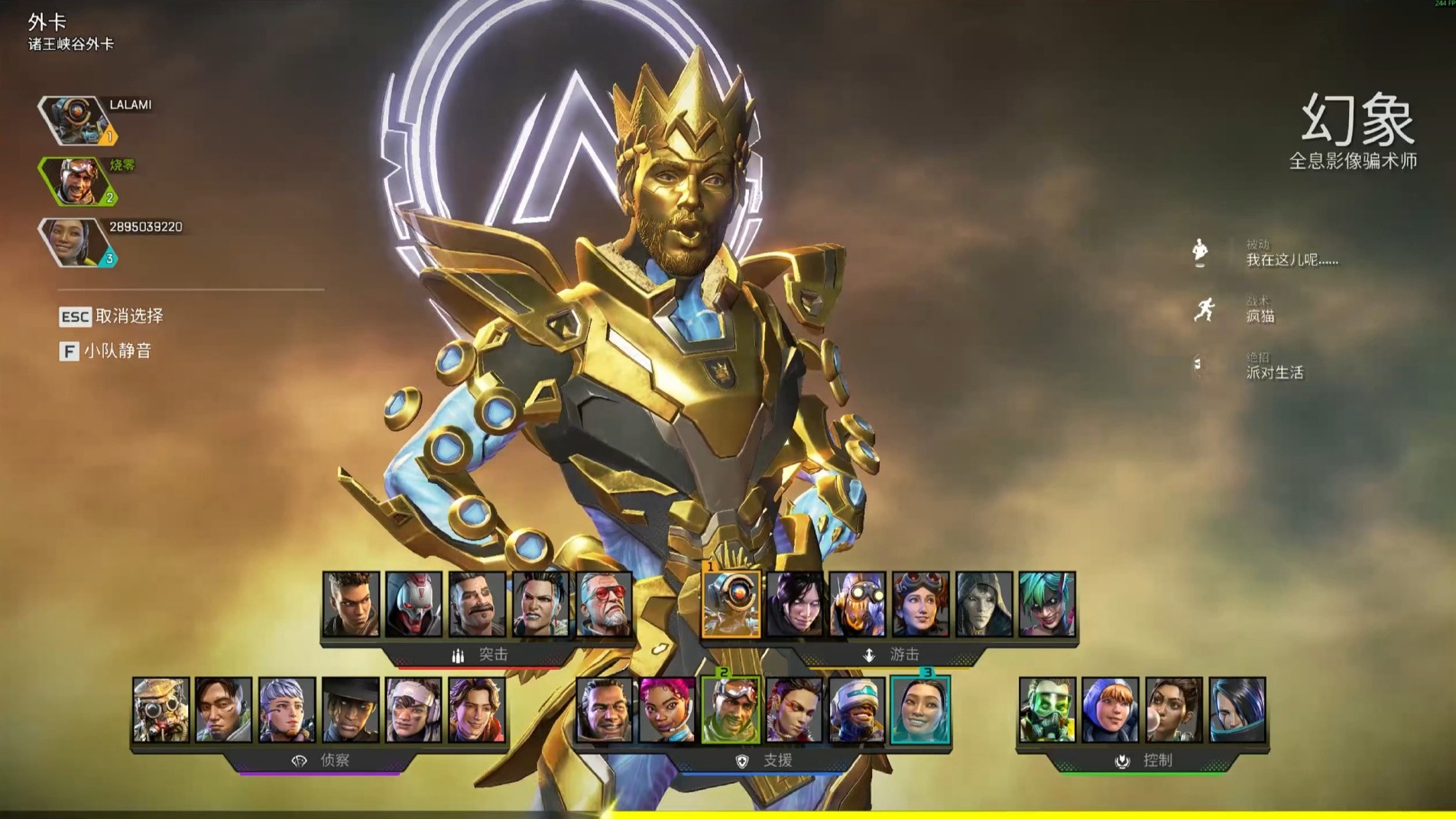The image size is (1456, 819).
Task: Choose the teal-haired Alter portrait
Action: 1047,604
